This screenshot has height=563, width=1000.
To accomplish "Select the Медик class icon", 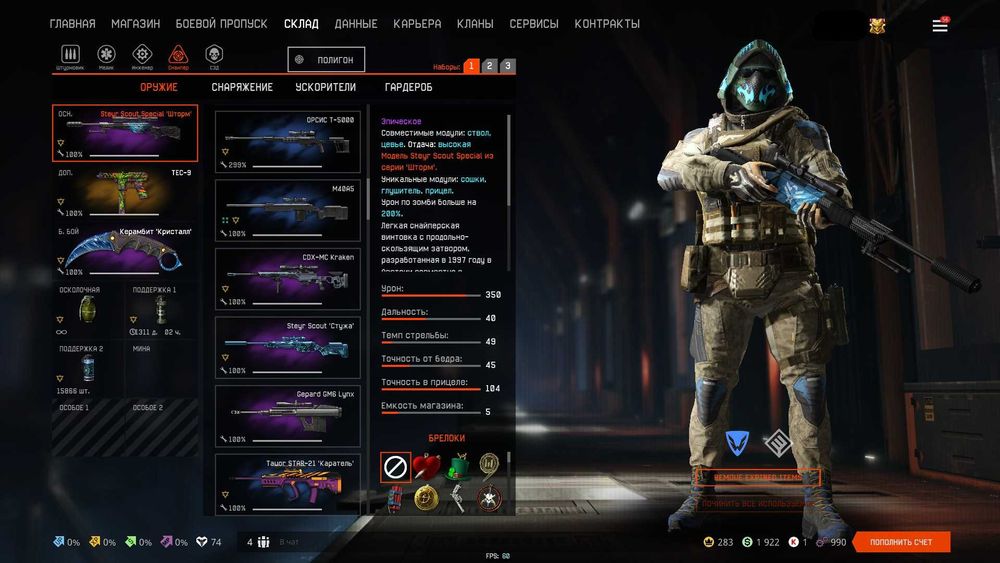I will pos(106,55).
